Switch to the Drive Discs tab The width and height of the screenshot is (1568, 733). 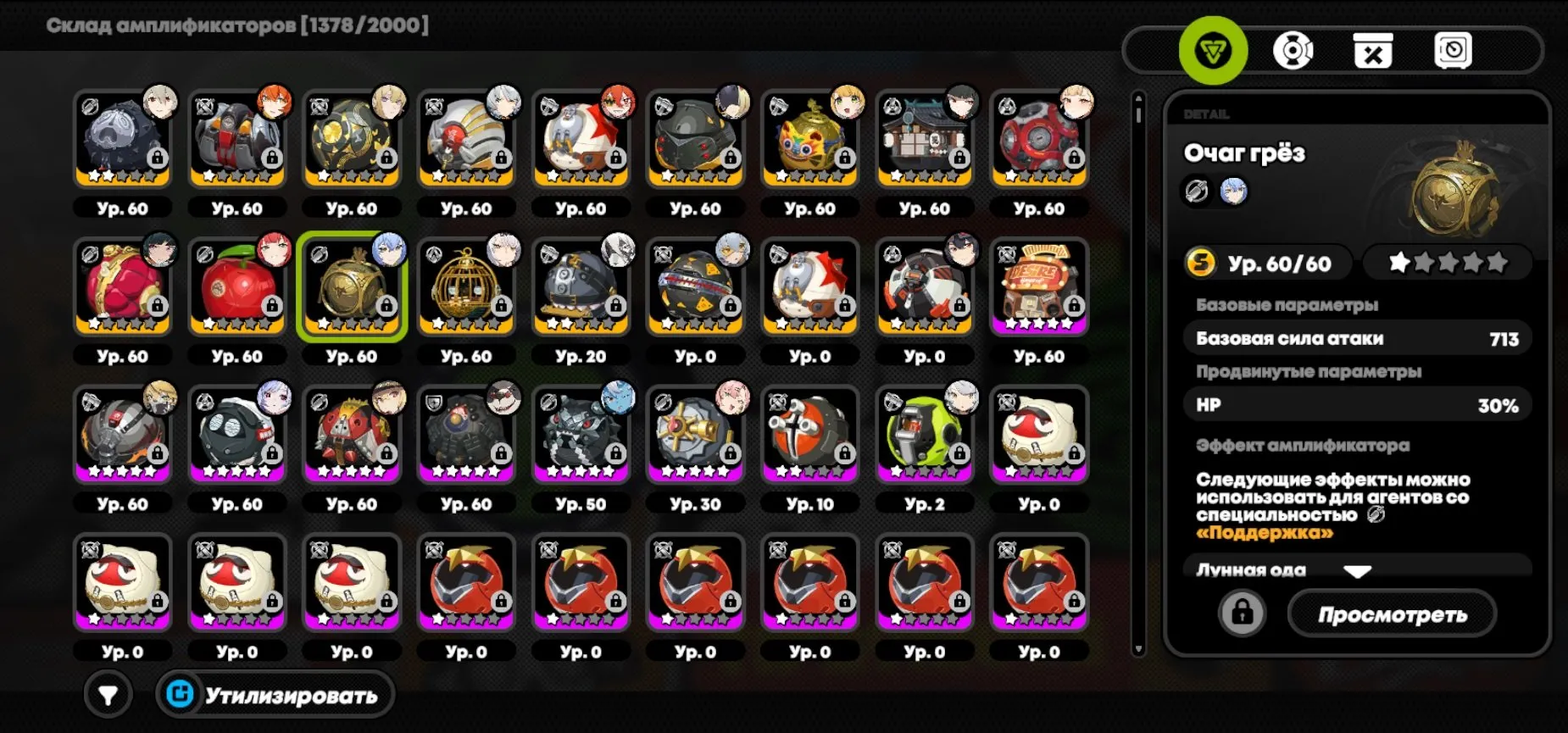pyautogui.click(x=1293, y=51)
